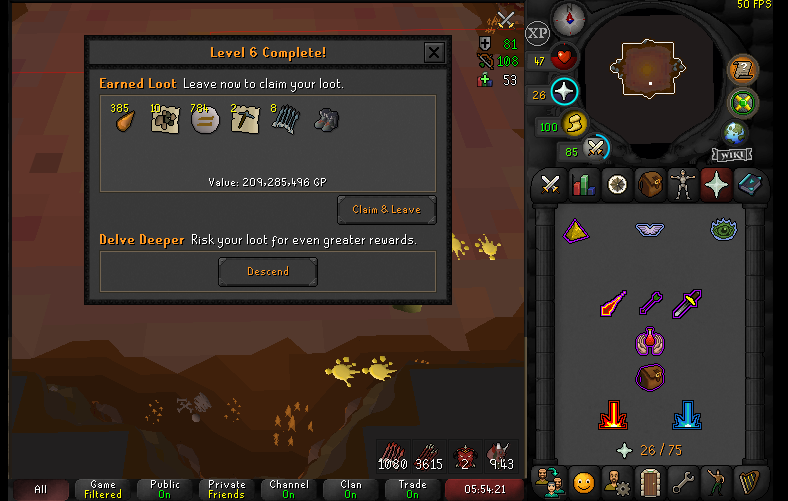Toggle quick prayers on the prayer orb
This screenshot has width=788, height=501.
(x=565, y=93)
